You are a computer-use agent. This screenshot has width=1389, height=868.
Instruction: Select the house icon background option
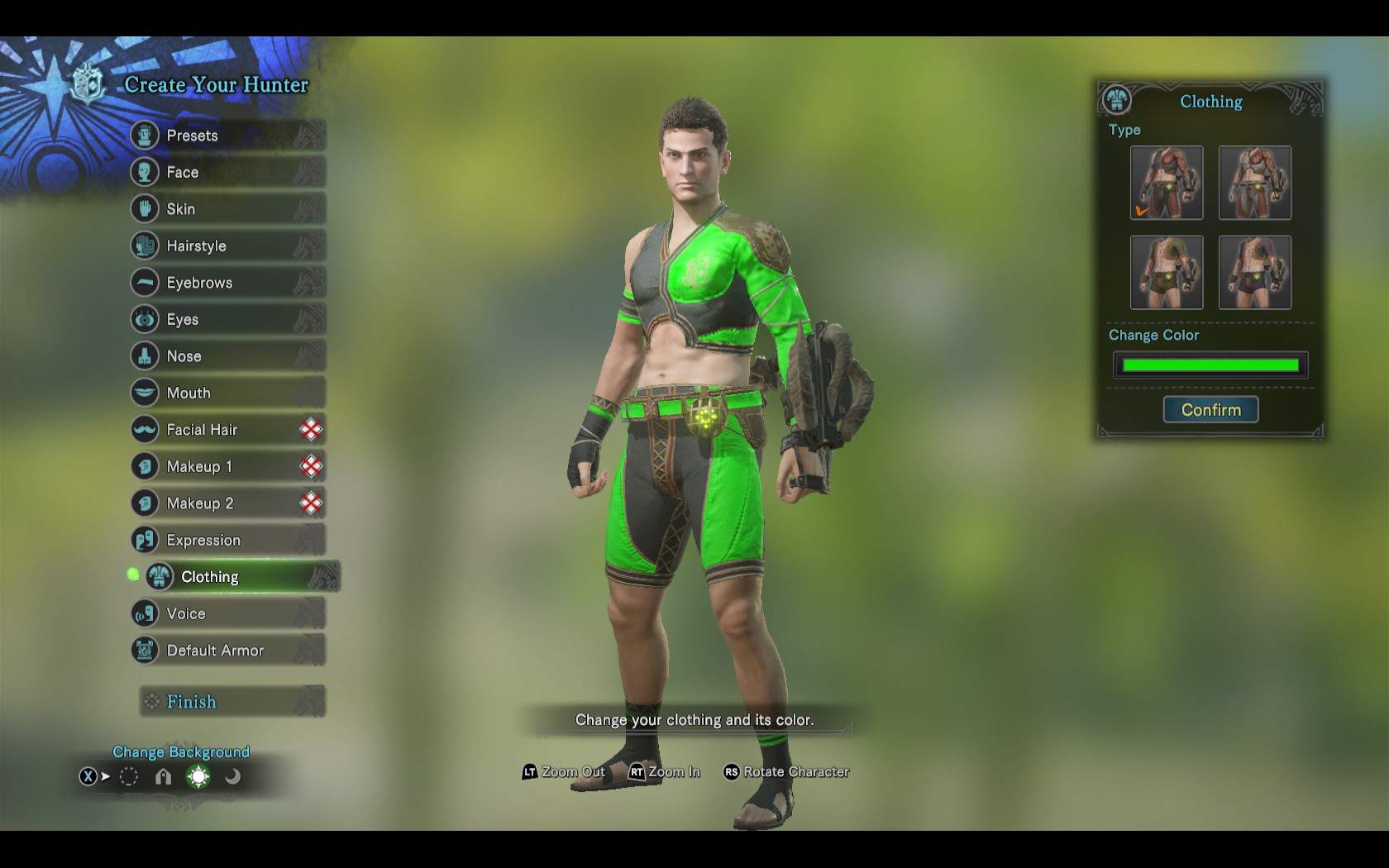164,776
